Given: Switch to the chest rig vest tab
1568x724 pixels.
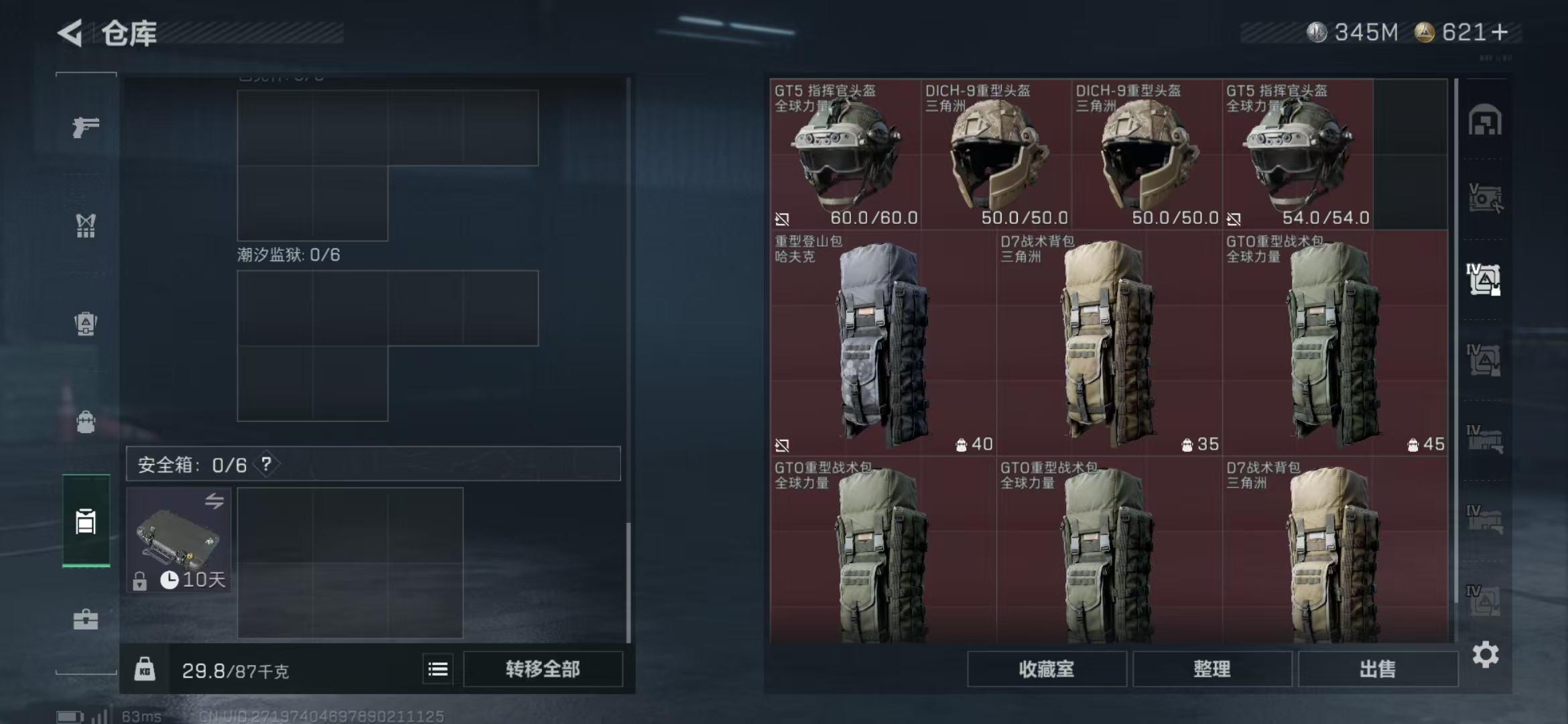Looking at the screenshot, I should (86, 226).
